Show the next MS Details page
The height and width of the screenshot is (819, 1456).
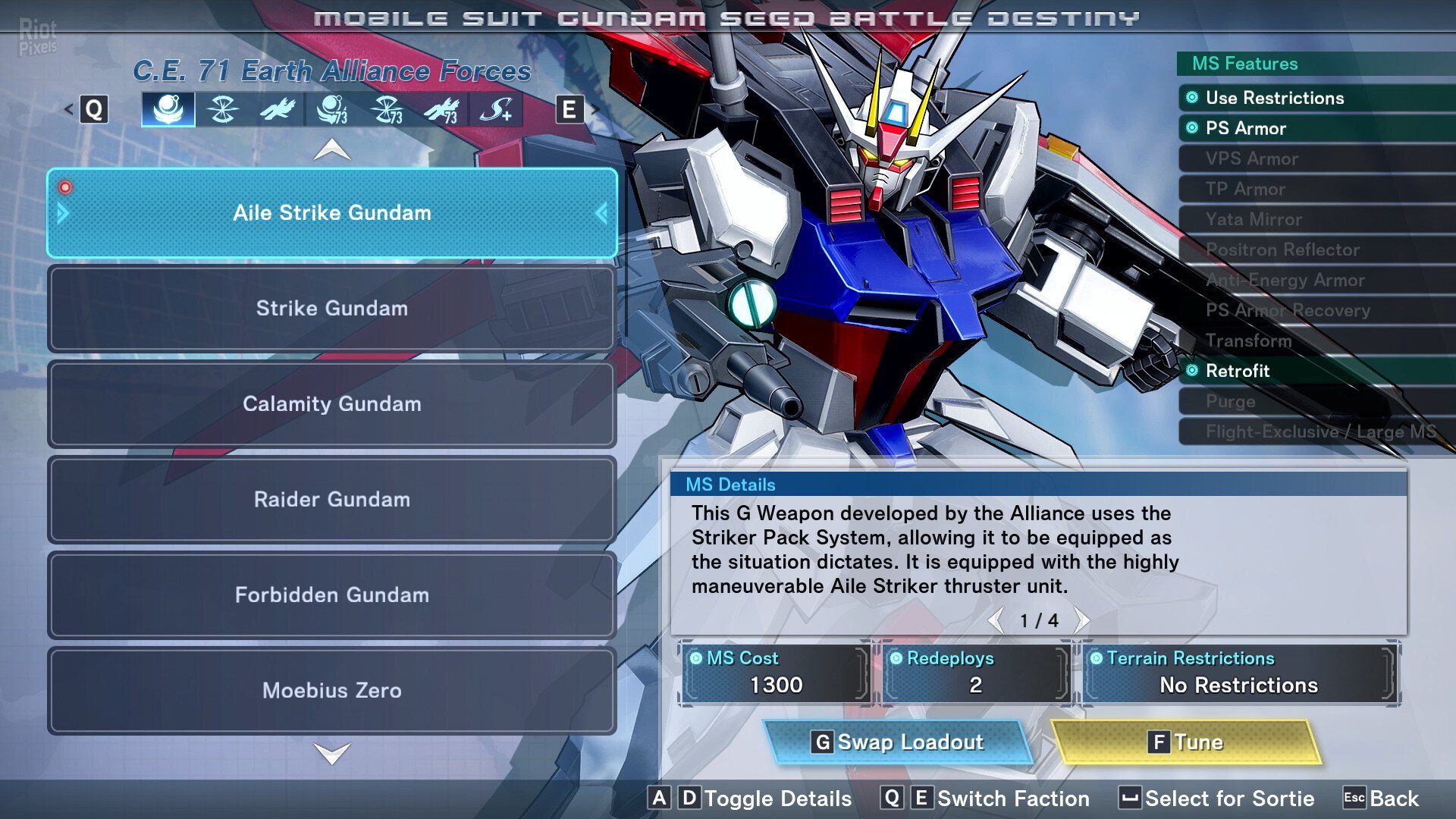1082,620
